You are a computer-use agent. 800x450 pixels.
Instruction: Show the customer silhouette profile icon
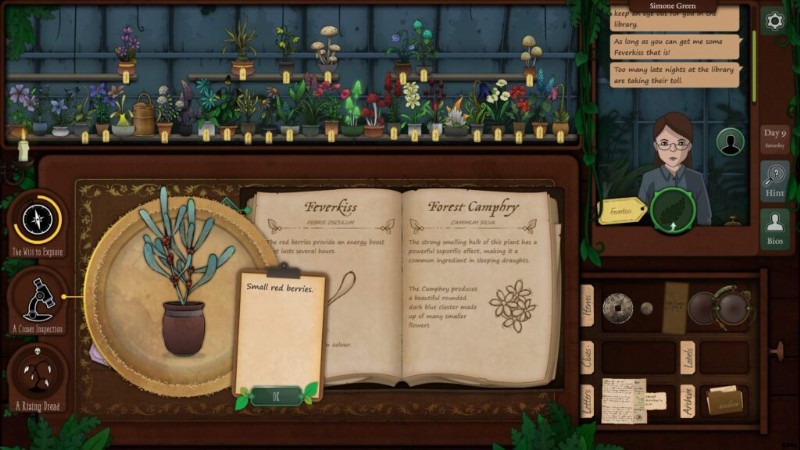click(x=731, y=143)
